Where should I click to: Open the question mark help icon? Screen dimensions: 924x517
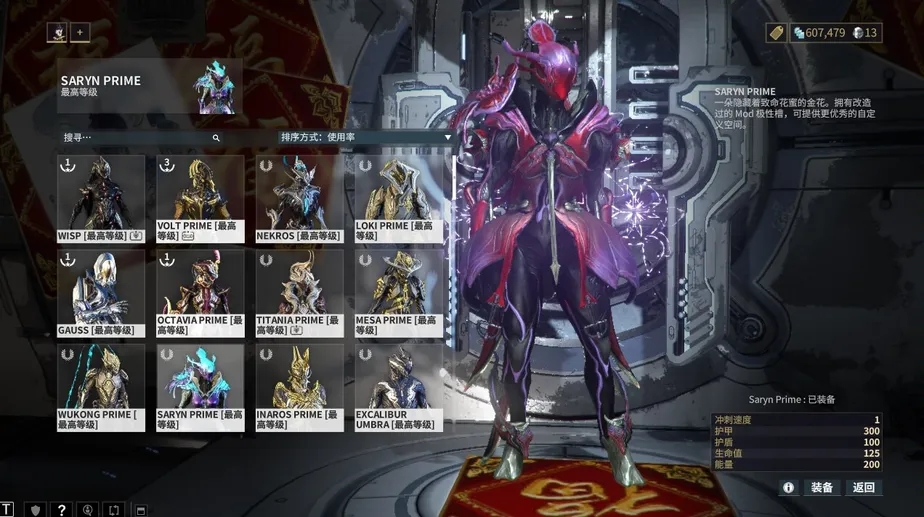pos(61,510)
